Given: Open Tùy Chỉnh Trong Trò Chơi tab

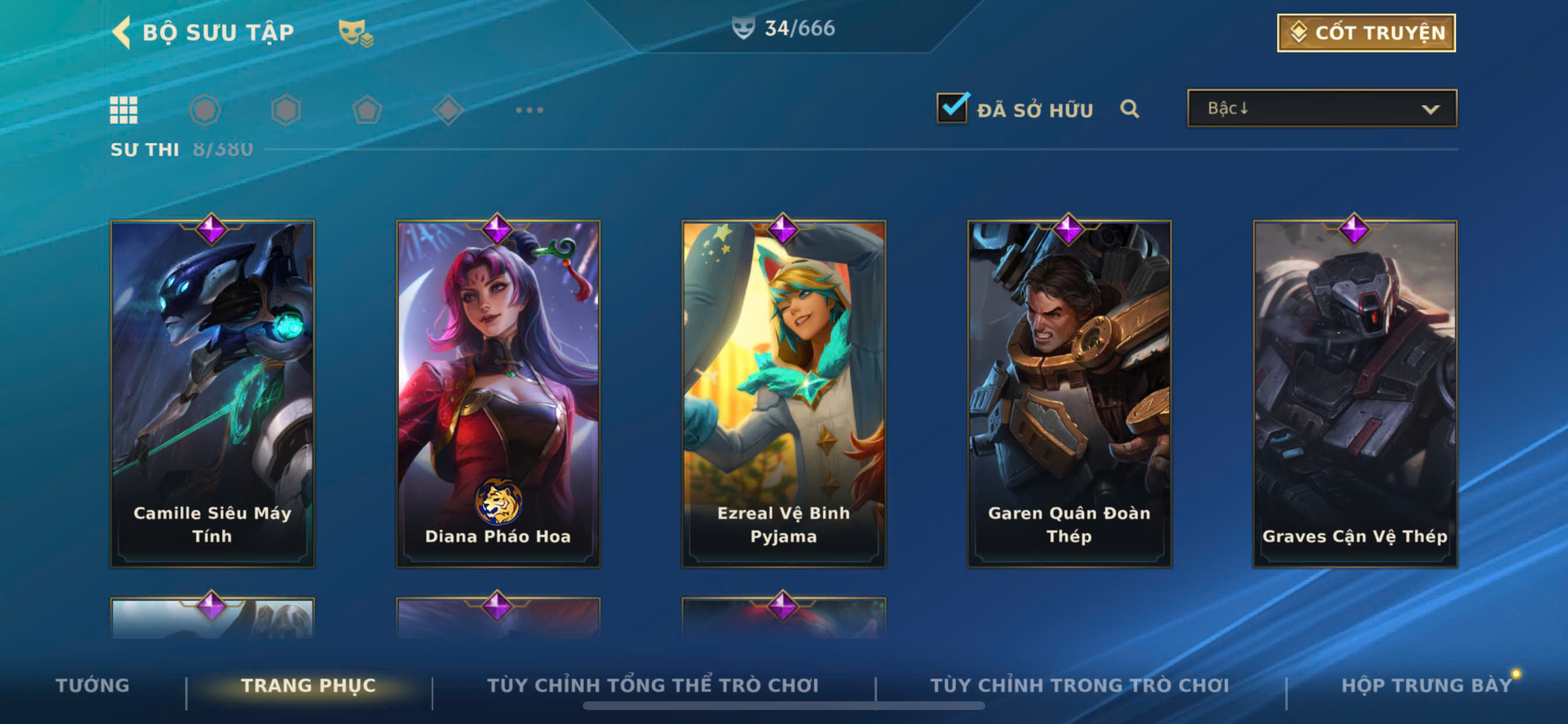Looking at the screenshot, I should click(x=1079, y=685).
